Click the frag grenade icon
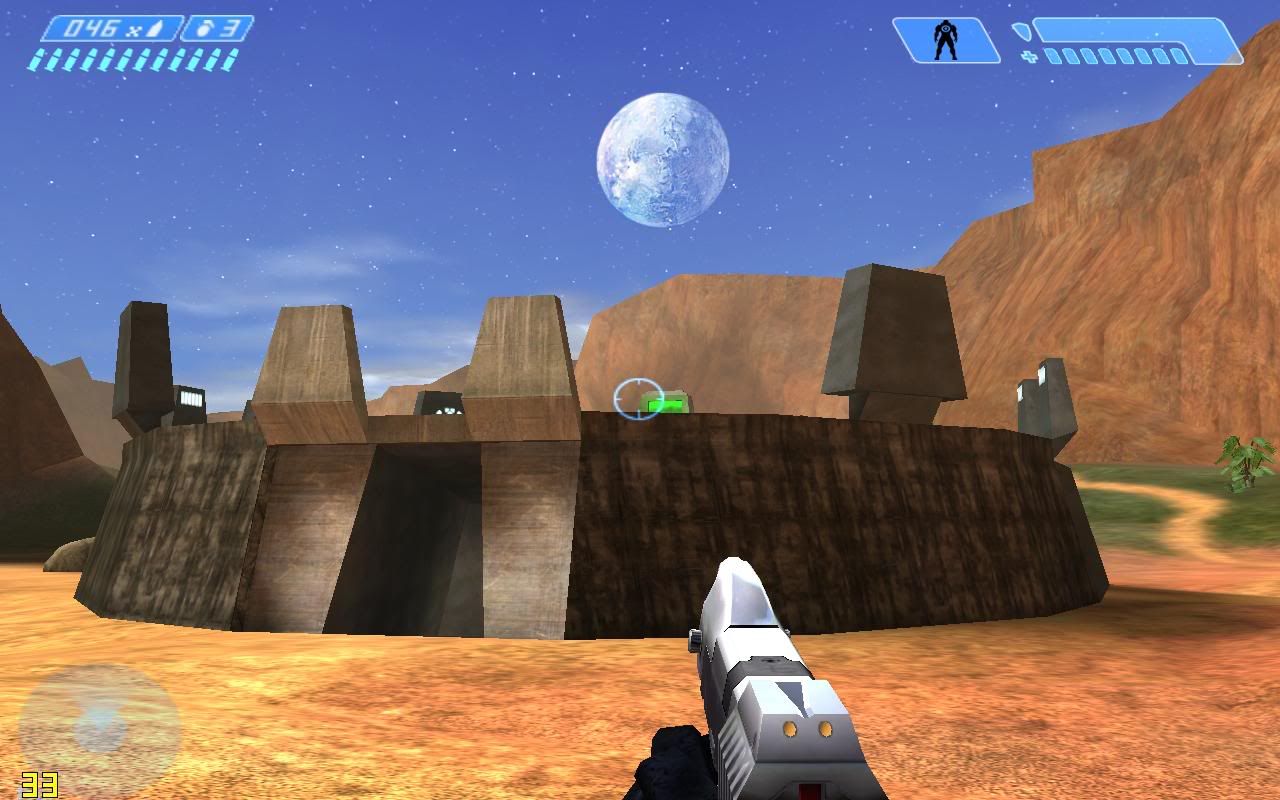 point(204,28)
